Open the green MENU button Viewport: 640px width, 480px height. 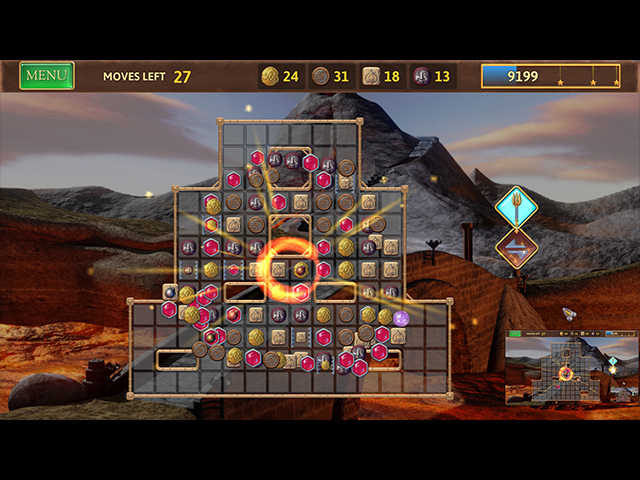click(46, 75)
